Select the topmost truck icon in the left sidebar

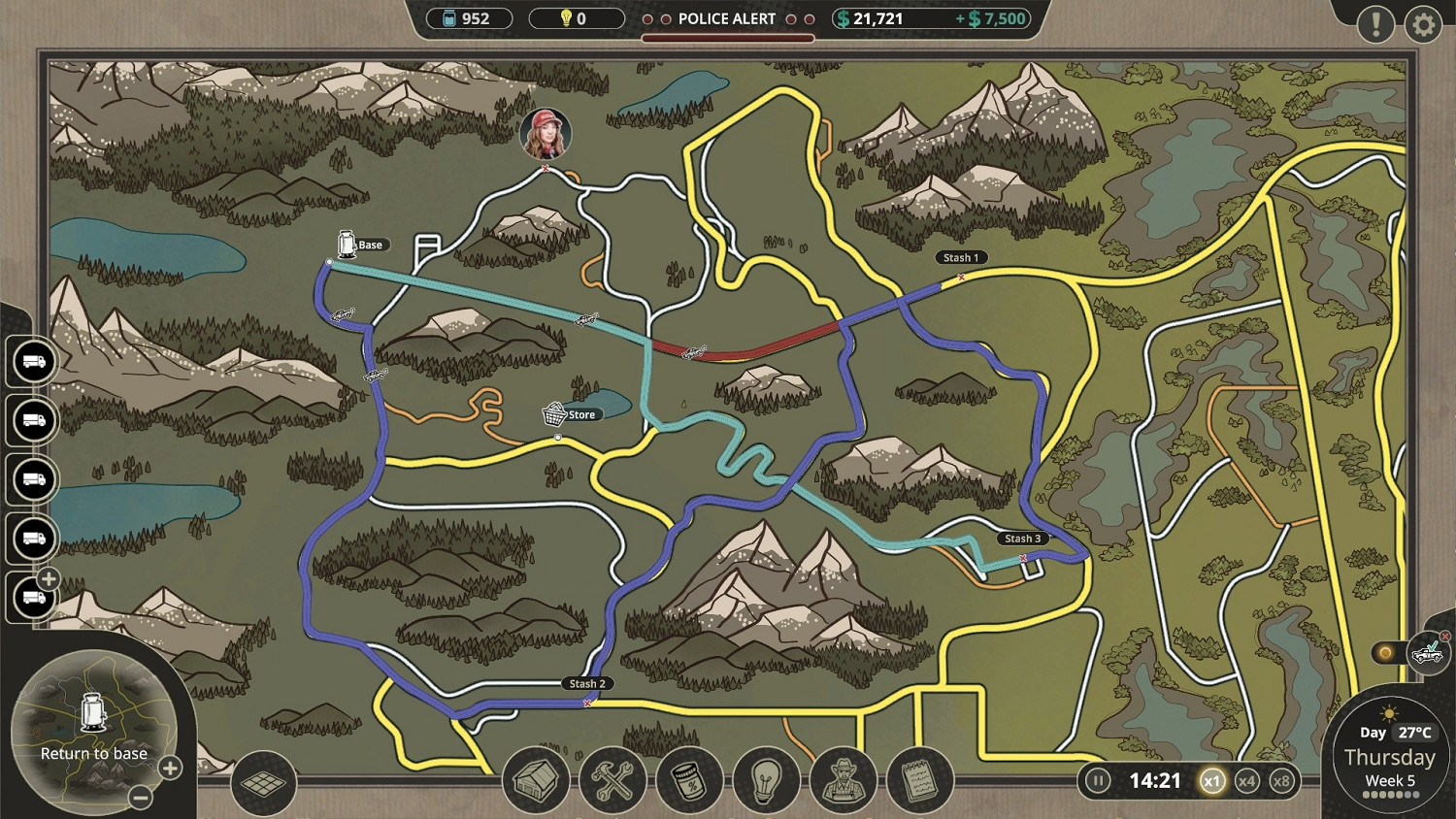click(x=32, y=363)
